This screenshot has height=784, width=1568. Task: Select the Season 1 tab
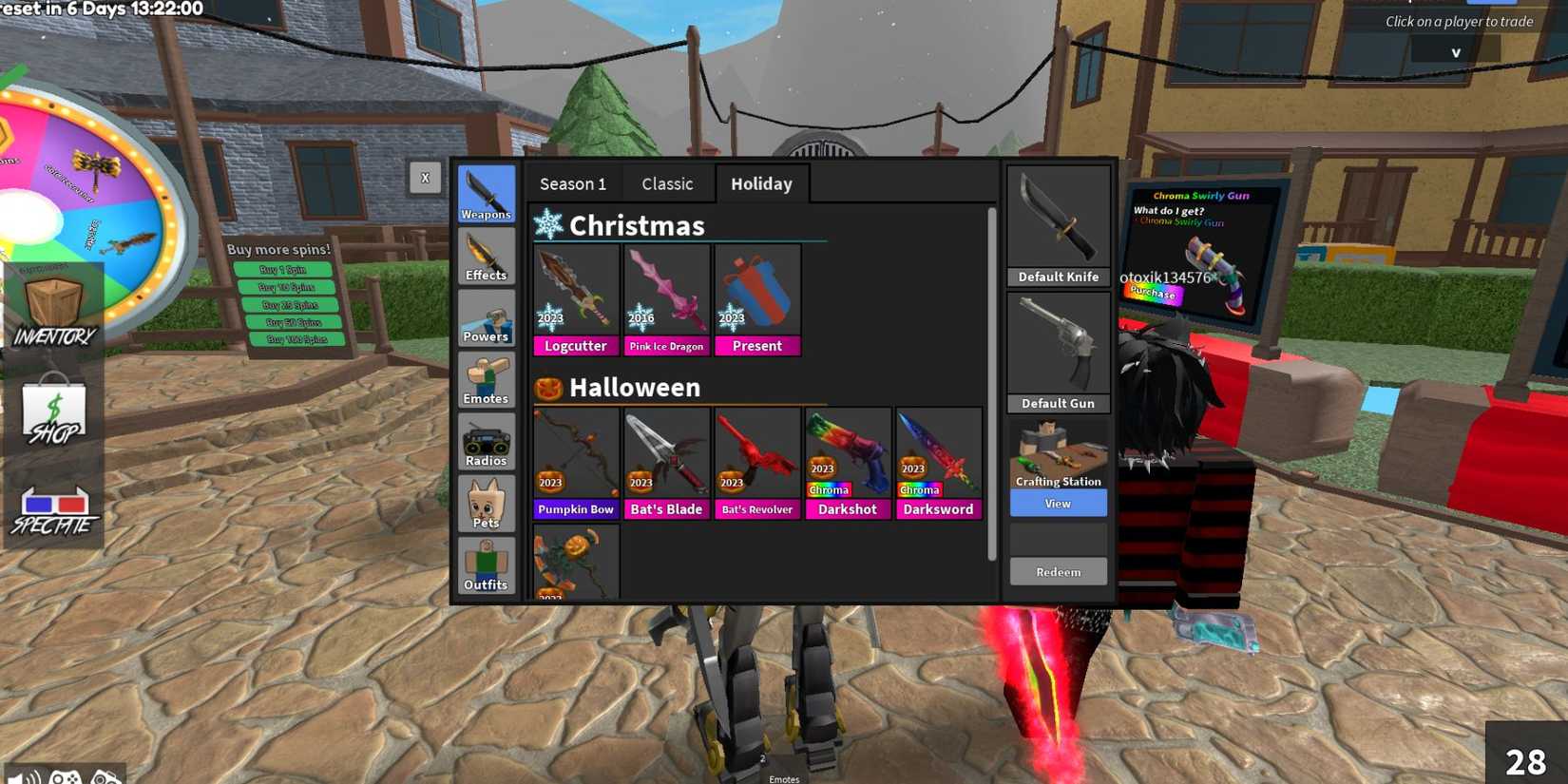tap(571, 183)
